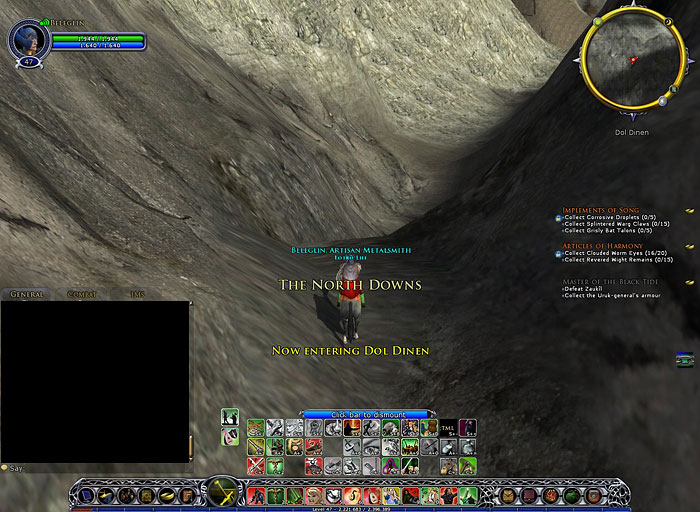The image size is (700, 512).
Task: Click the two-figures icon above the lute
Action: click(230, 416)
